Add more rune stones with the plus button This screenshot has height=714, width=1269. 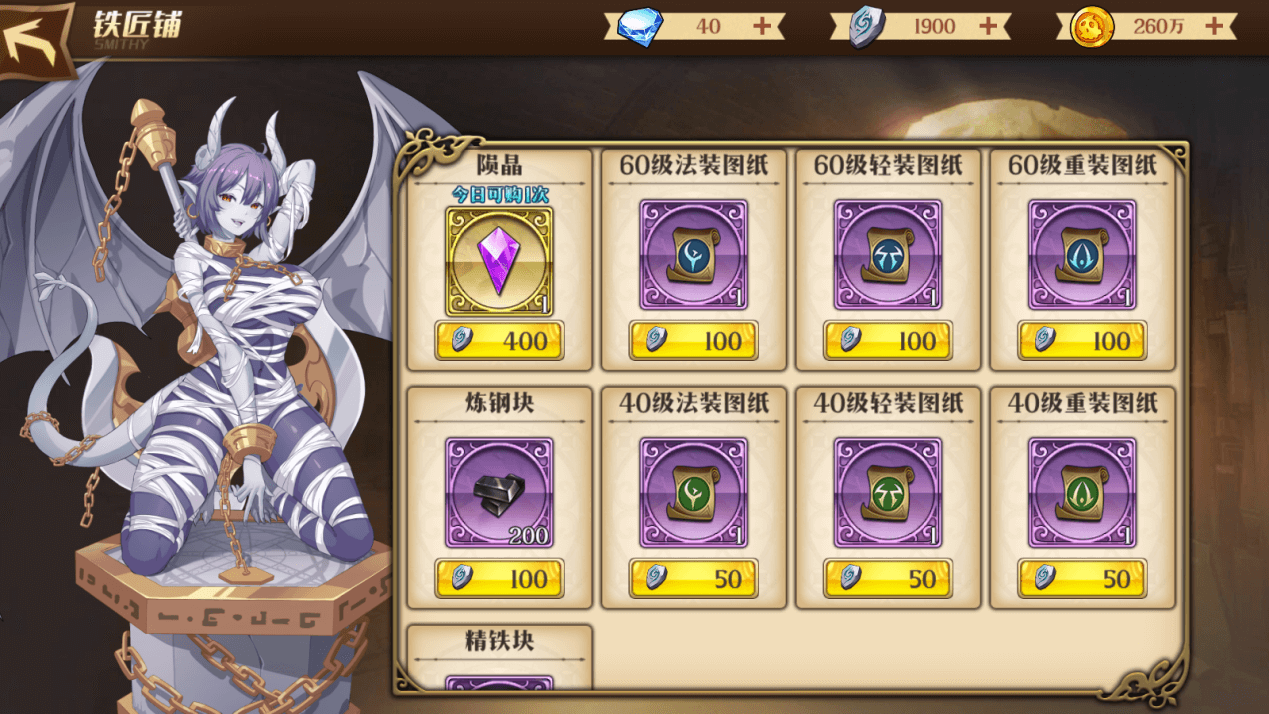988,27
